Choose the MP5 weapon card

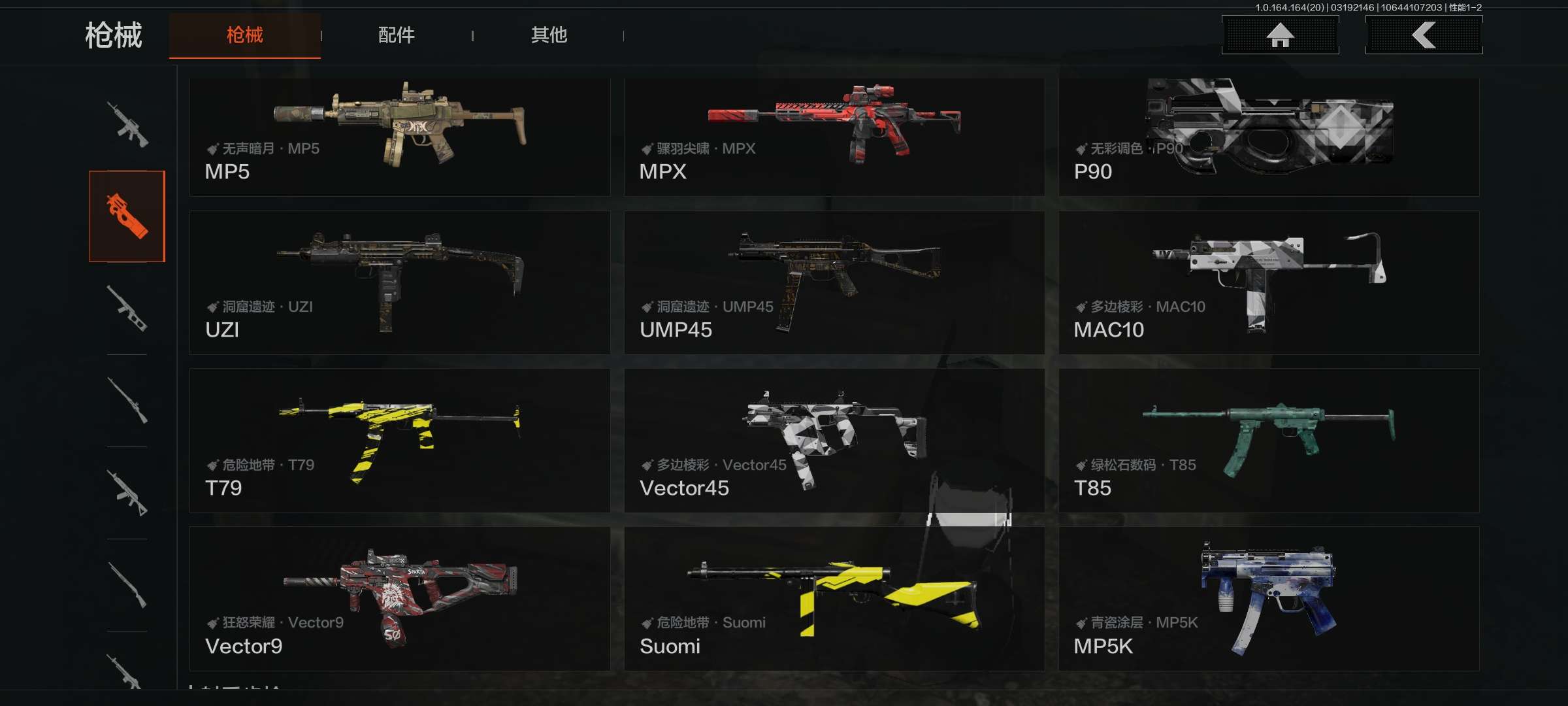399,137
